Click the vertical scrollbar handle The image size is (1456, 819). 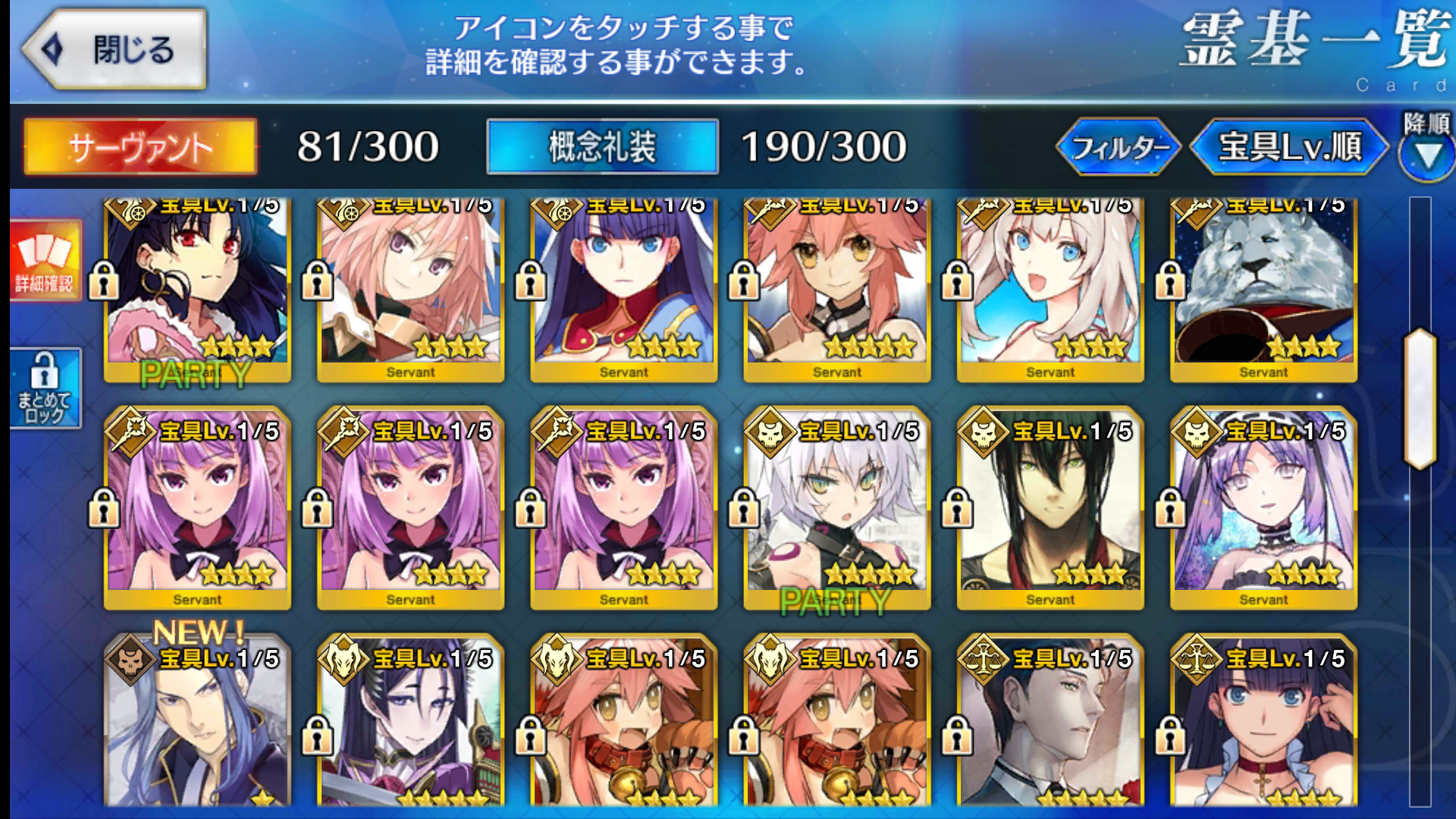(1420, 399)
